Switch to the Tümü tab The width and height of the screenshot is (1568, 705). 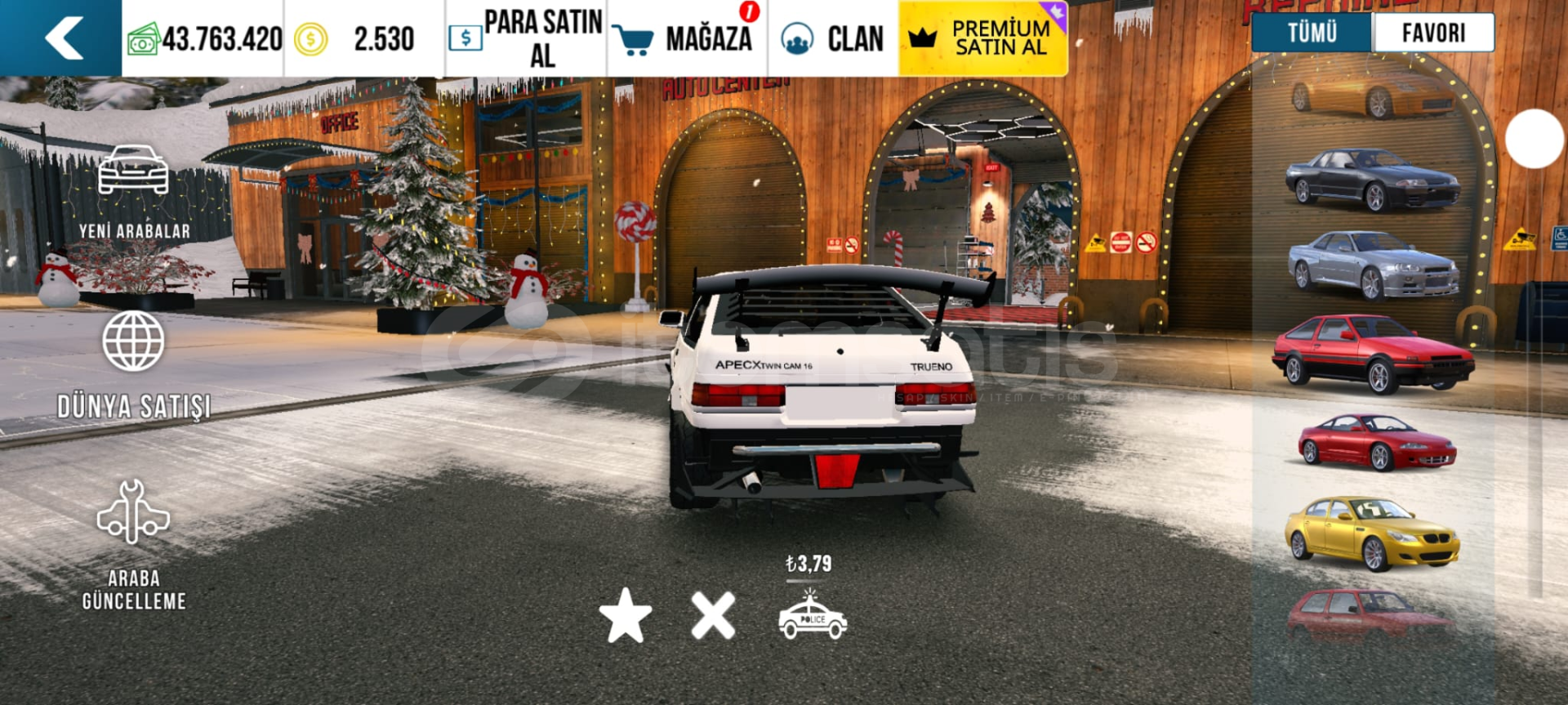point(1312,33)
